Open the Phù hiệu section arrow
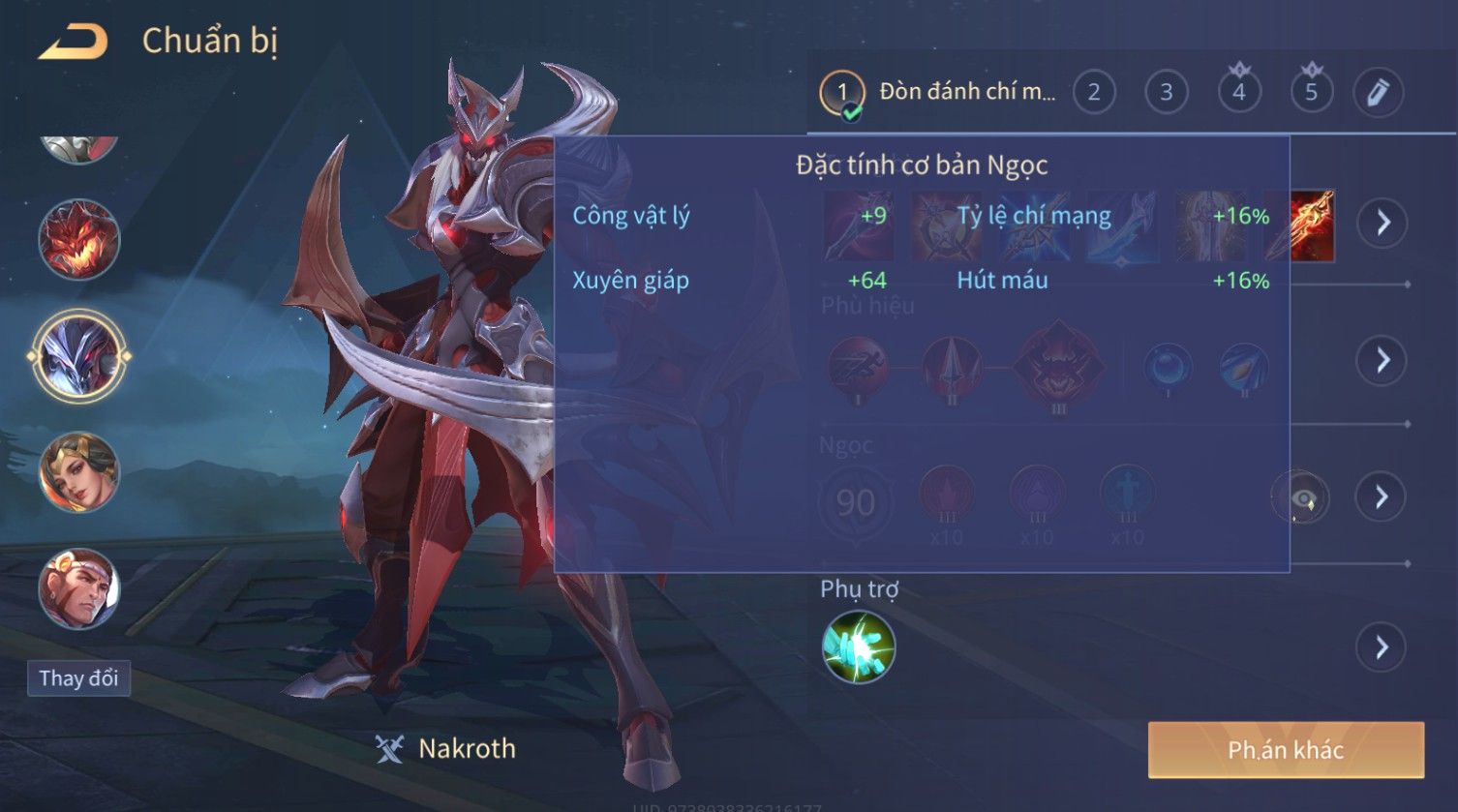Viewport: 1458px width, 812px height. 1382,360
